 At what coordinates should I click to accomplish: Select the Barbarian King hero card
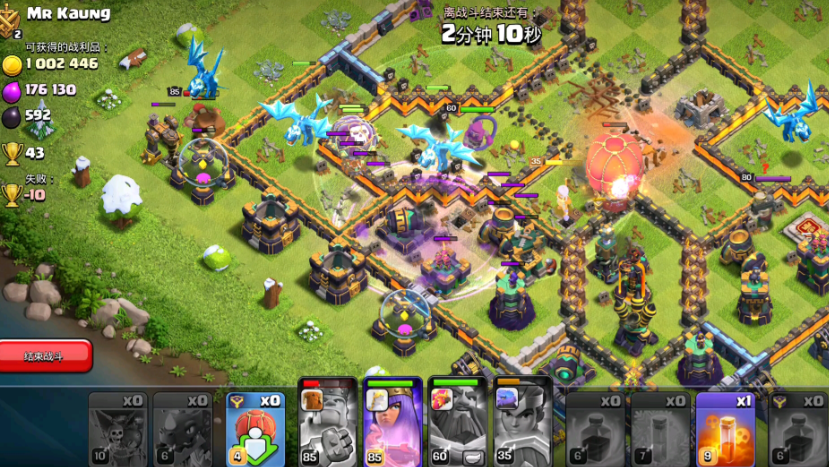coord(327,424)
